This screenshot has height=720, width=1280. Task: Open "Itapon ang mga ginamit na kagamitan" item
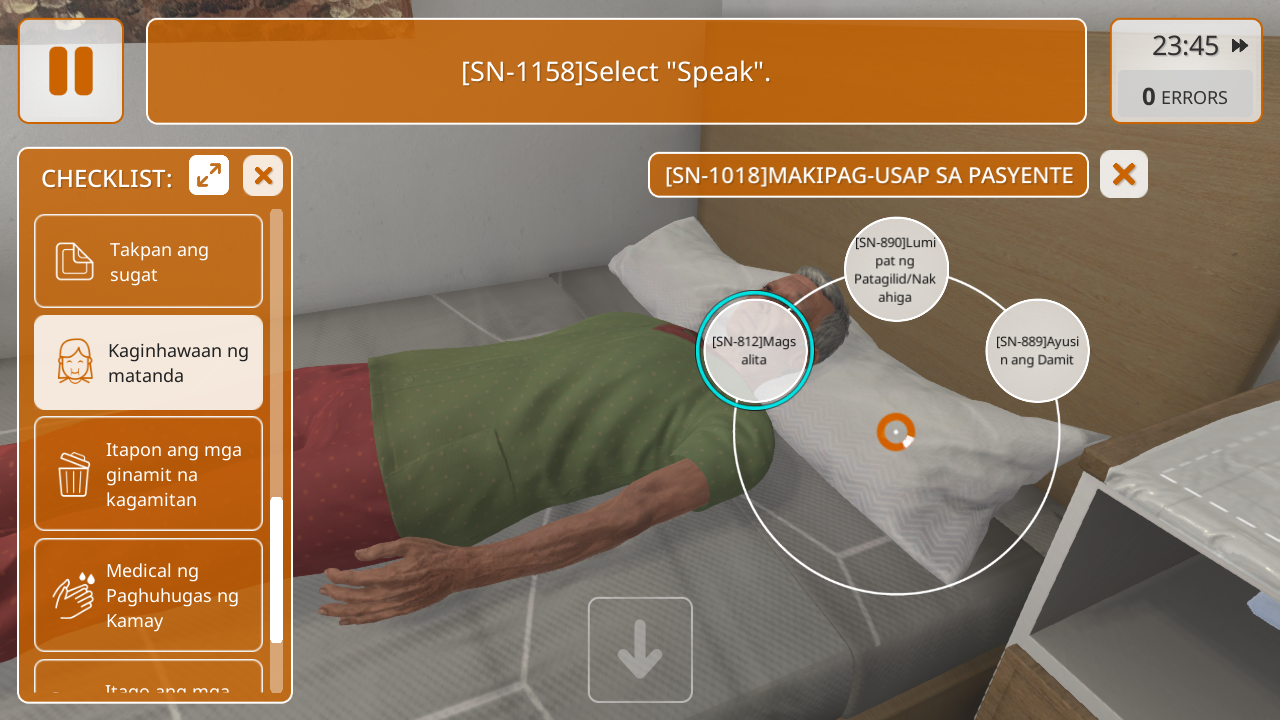click(x=149, y=473)
